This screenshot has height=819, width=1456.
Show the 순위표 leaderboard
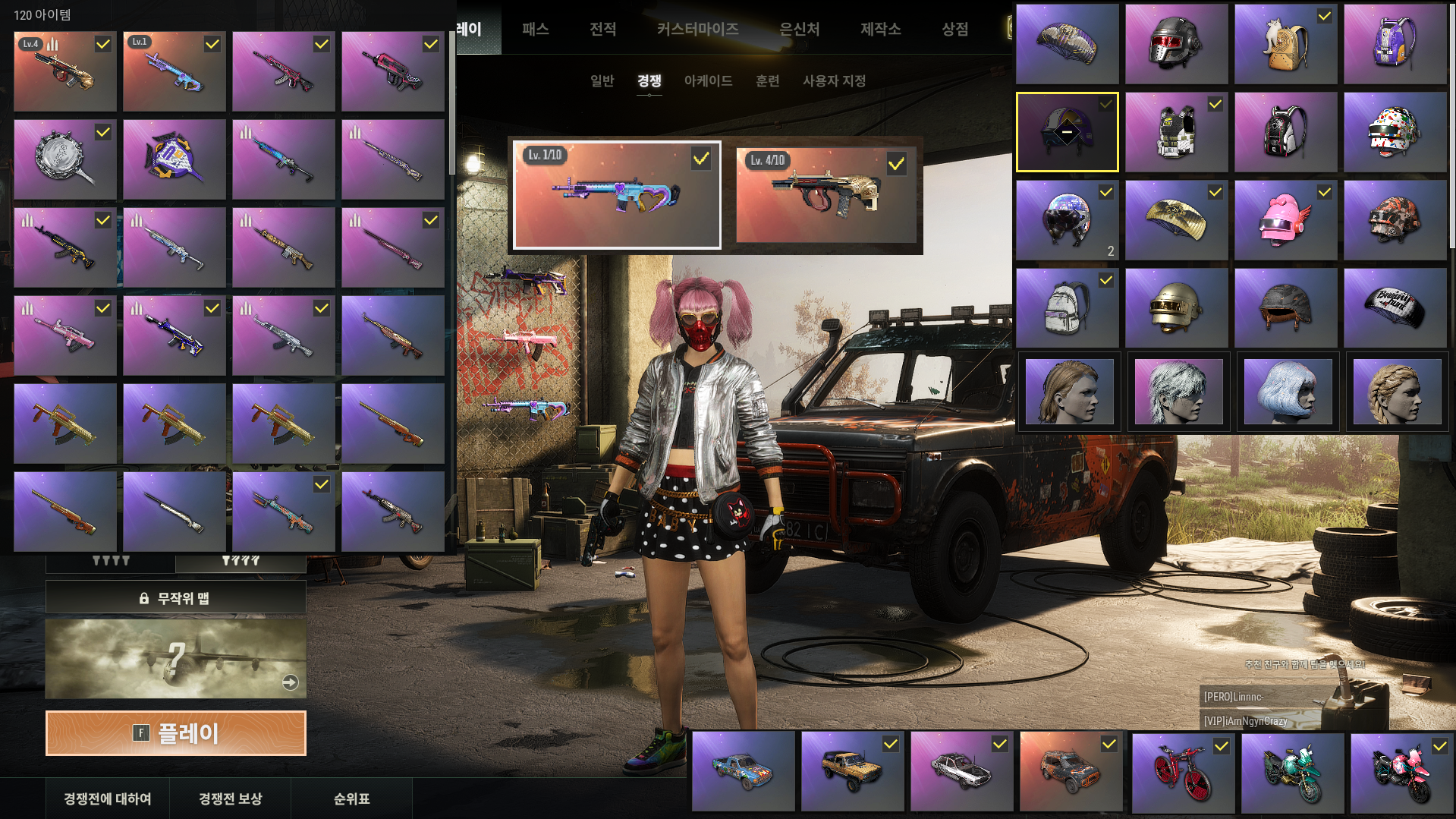pos(351,799)
